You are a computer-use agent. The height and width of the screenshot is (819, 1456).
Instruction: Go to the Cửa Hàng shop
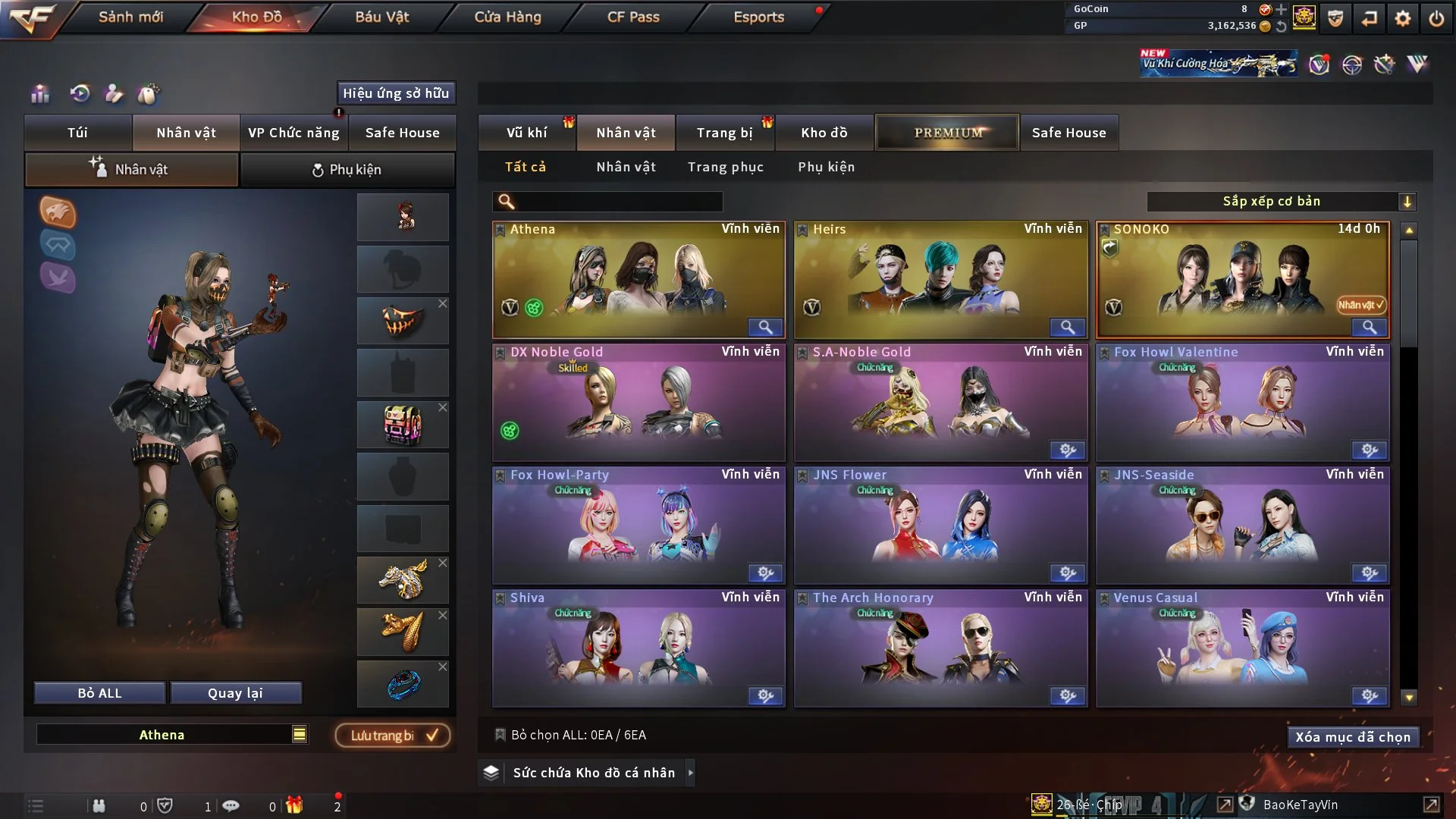(x=507, y=17)
